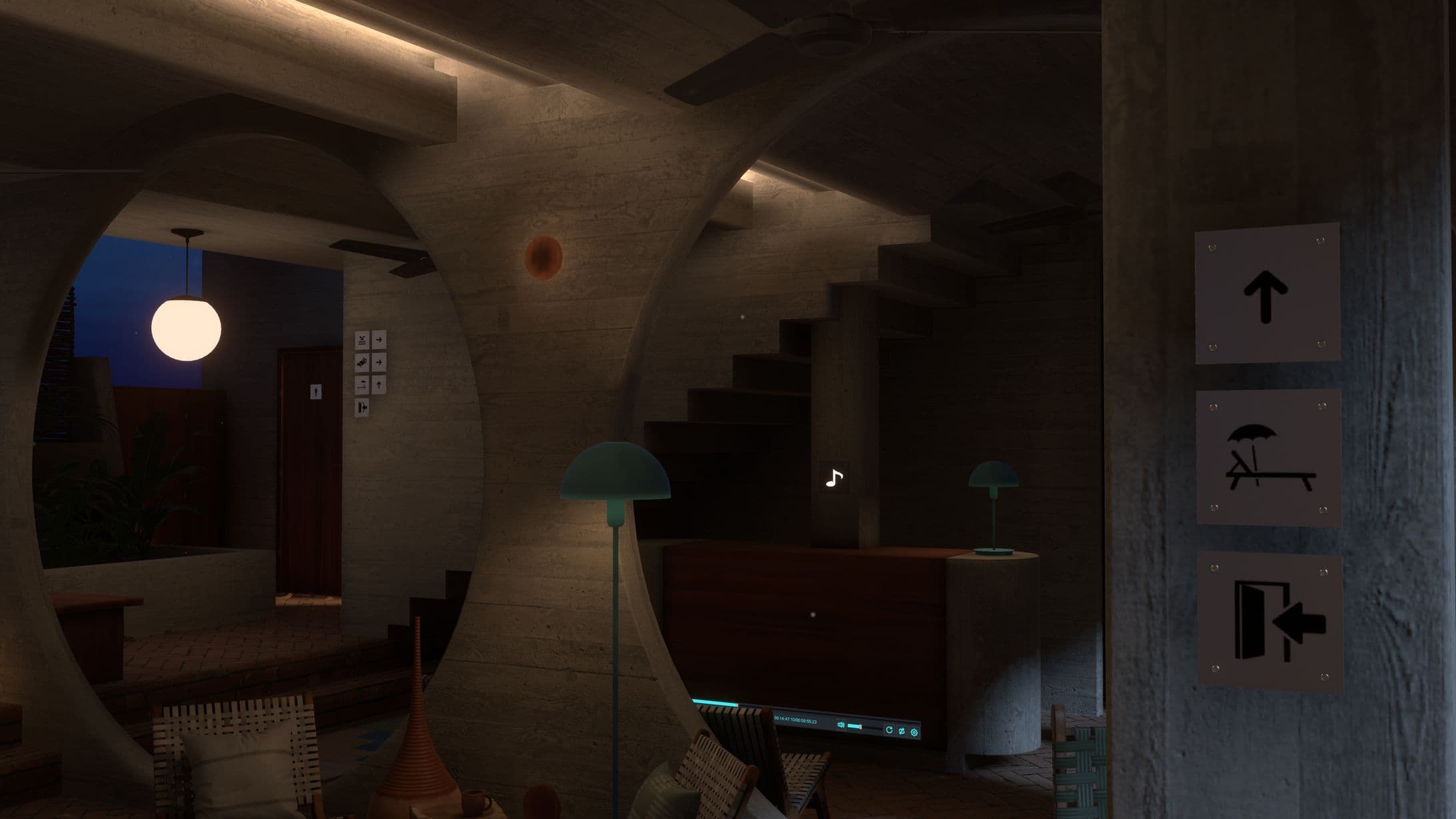Click the up arrow in the bottom sign row

pyautogui.click(x=379, y=385)
